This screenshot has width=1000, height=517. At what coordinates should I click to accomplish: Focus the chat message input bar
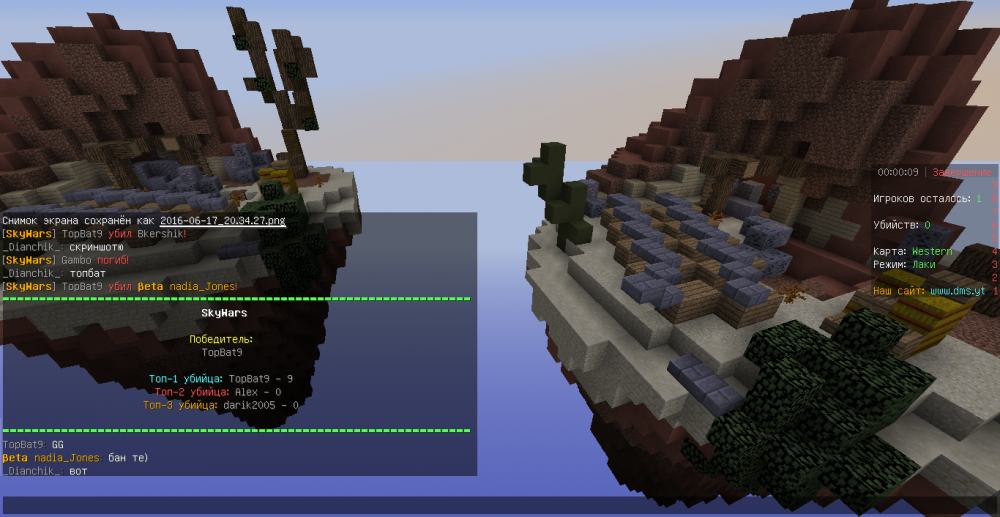coord(498,505)
